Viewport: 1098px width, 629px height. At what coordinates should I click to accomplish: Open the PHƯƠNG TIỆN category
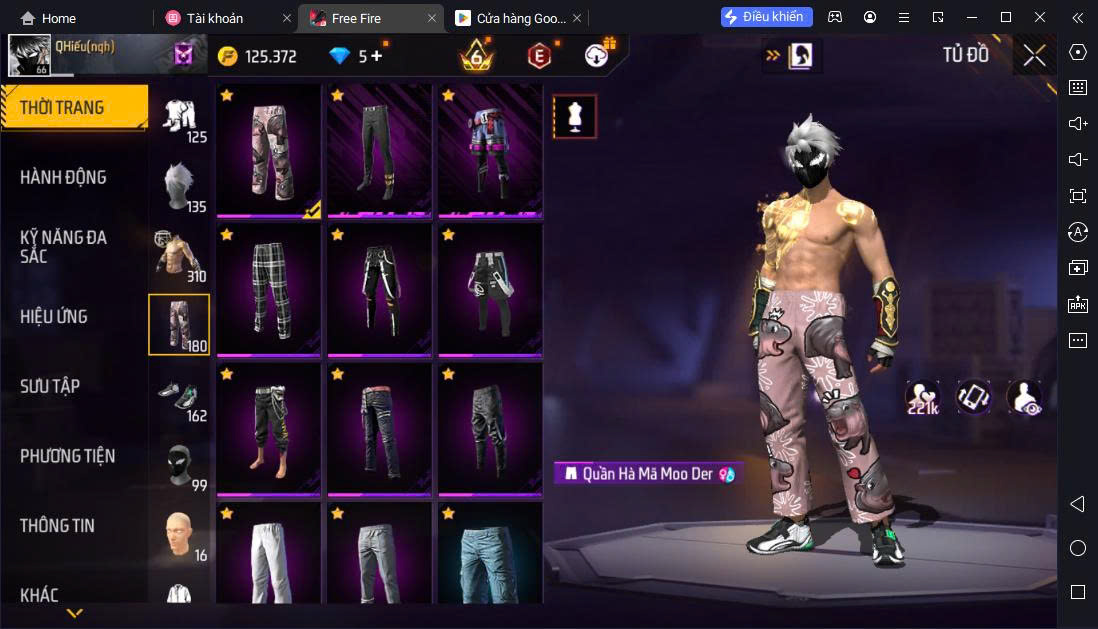(x=67, y=456)
